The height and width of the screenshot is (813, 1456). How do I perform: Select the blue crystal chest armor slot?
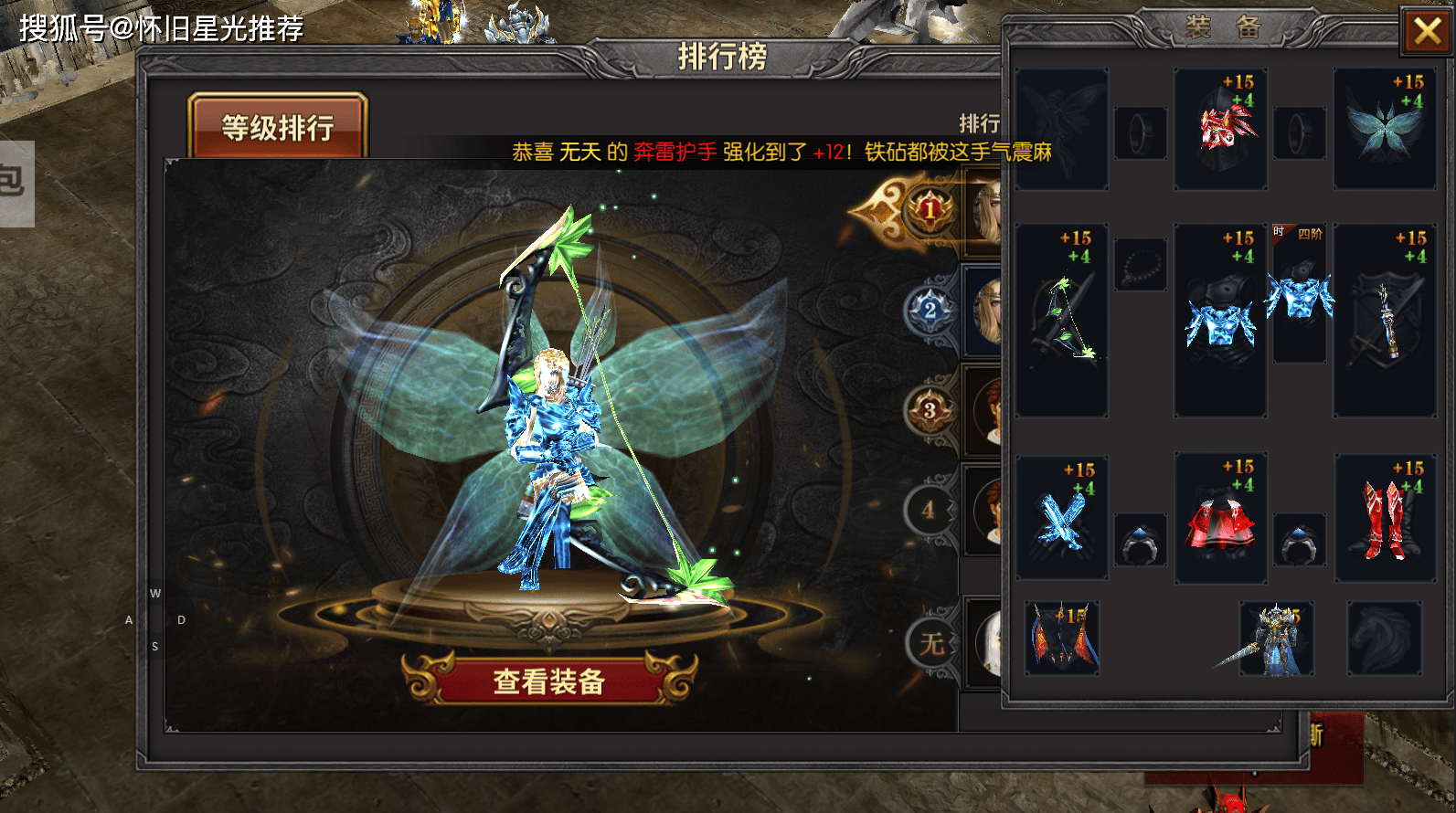pos(1220,321)
